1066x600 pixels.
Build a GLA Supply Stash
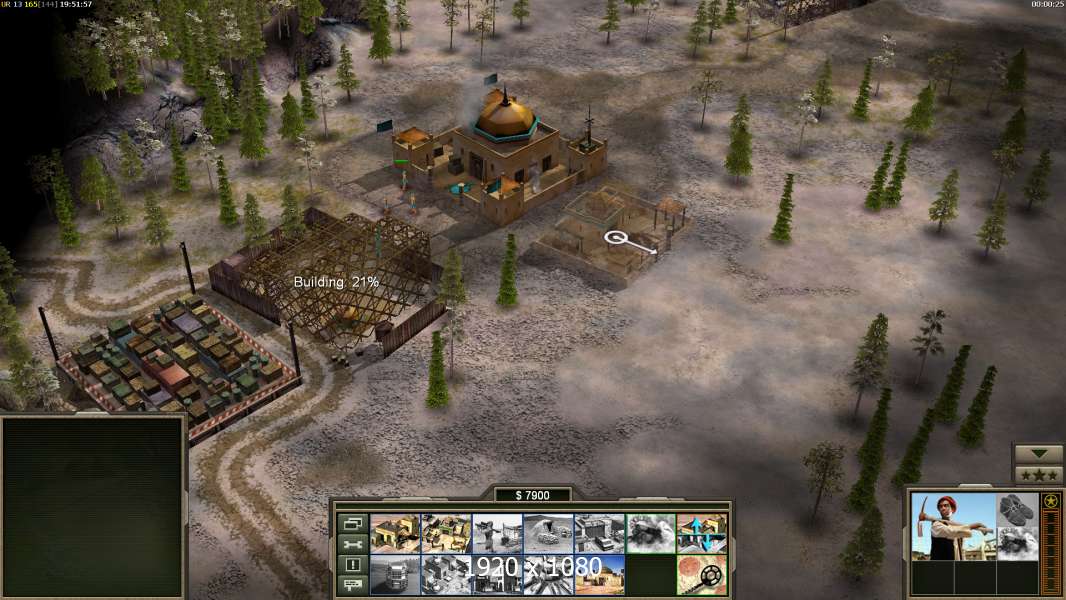[x=395, y=533]
